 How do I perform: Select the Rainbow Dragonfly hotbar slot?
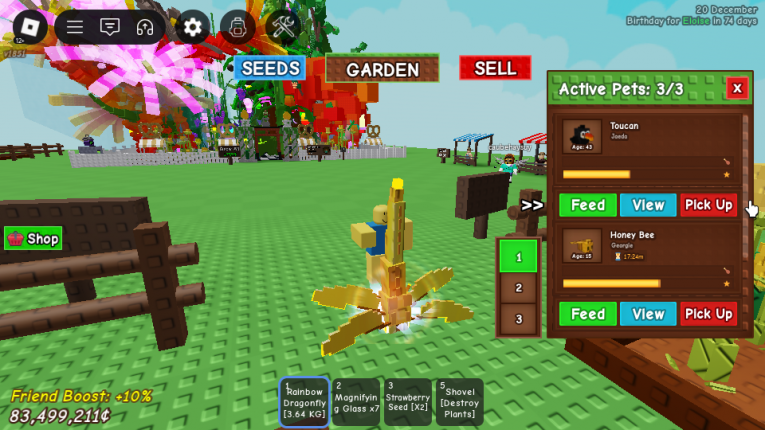click(304, 401)
